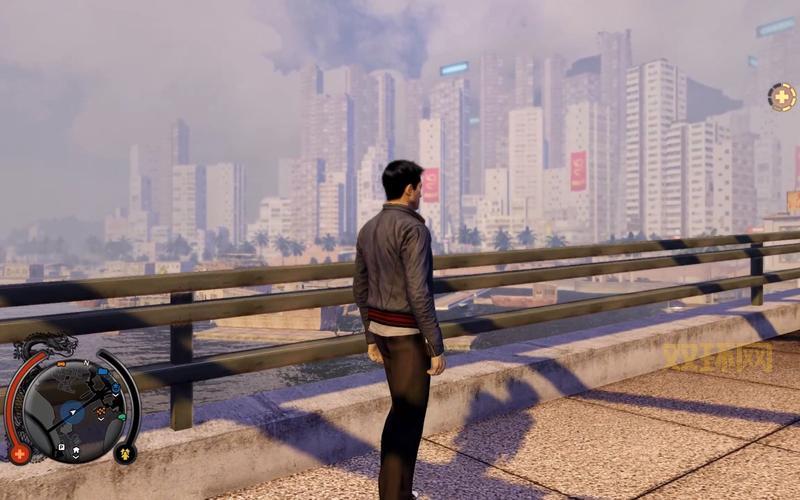Select the checkered race flag map marker
The height and width of the screenshot is (500, 800).
pos(101,411)
